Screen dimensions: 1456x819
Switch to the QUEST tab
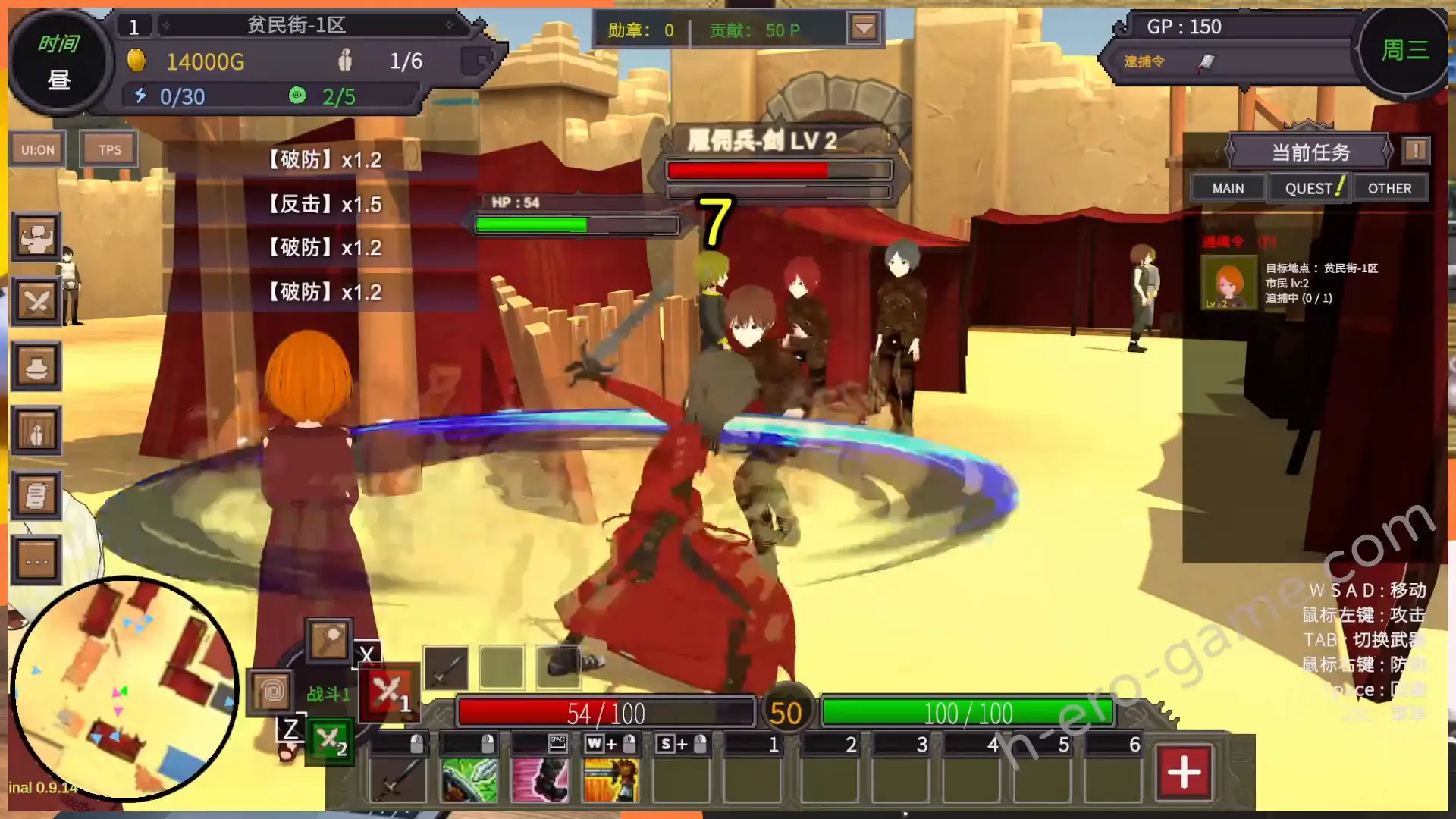[1308, 188]
